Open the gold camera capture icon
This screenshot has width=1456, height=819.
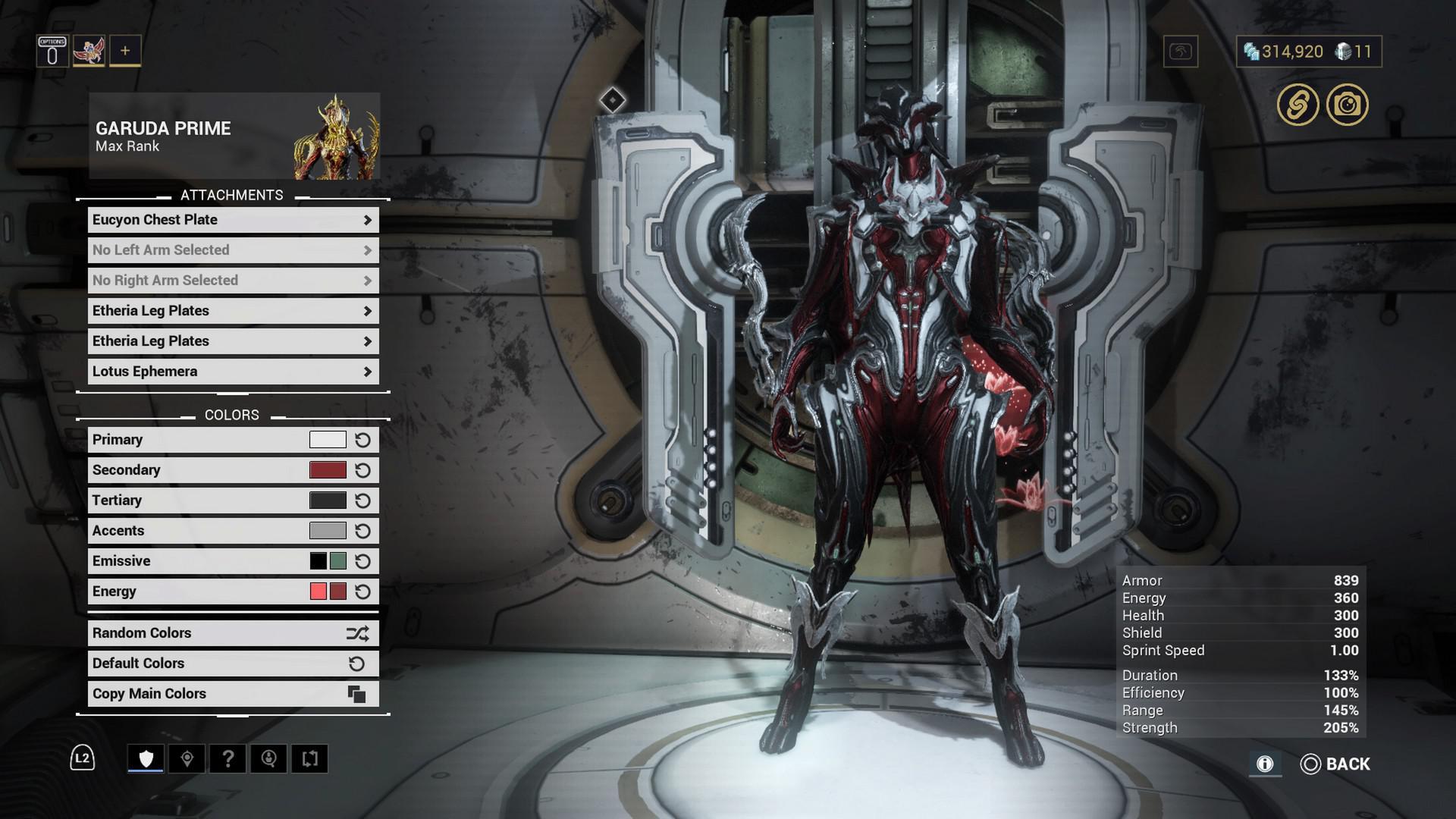click(1348, 105)
